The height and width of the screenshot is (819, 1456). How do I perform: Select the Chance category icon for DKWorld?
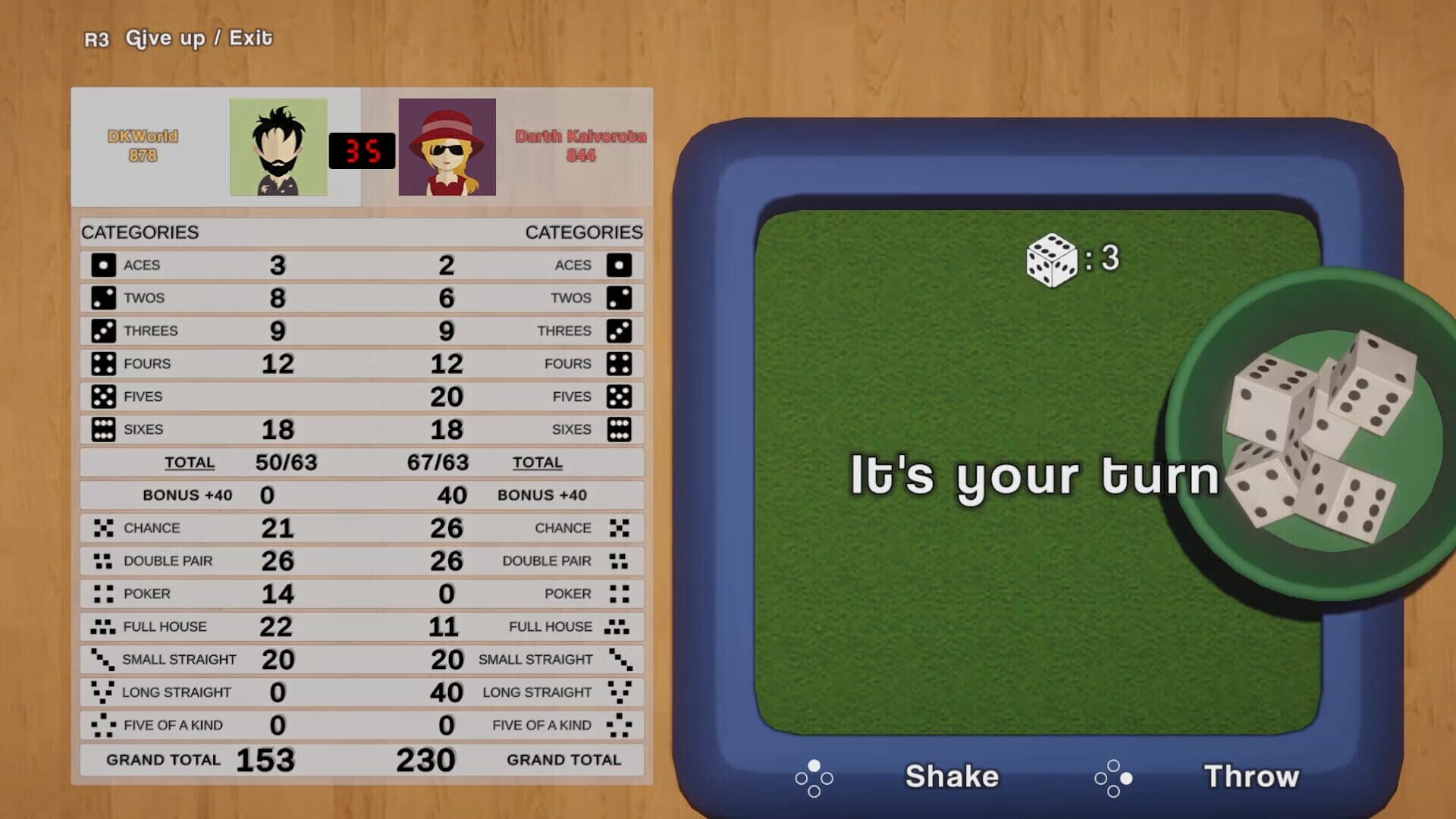[x=102, y=528]
